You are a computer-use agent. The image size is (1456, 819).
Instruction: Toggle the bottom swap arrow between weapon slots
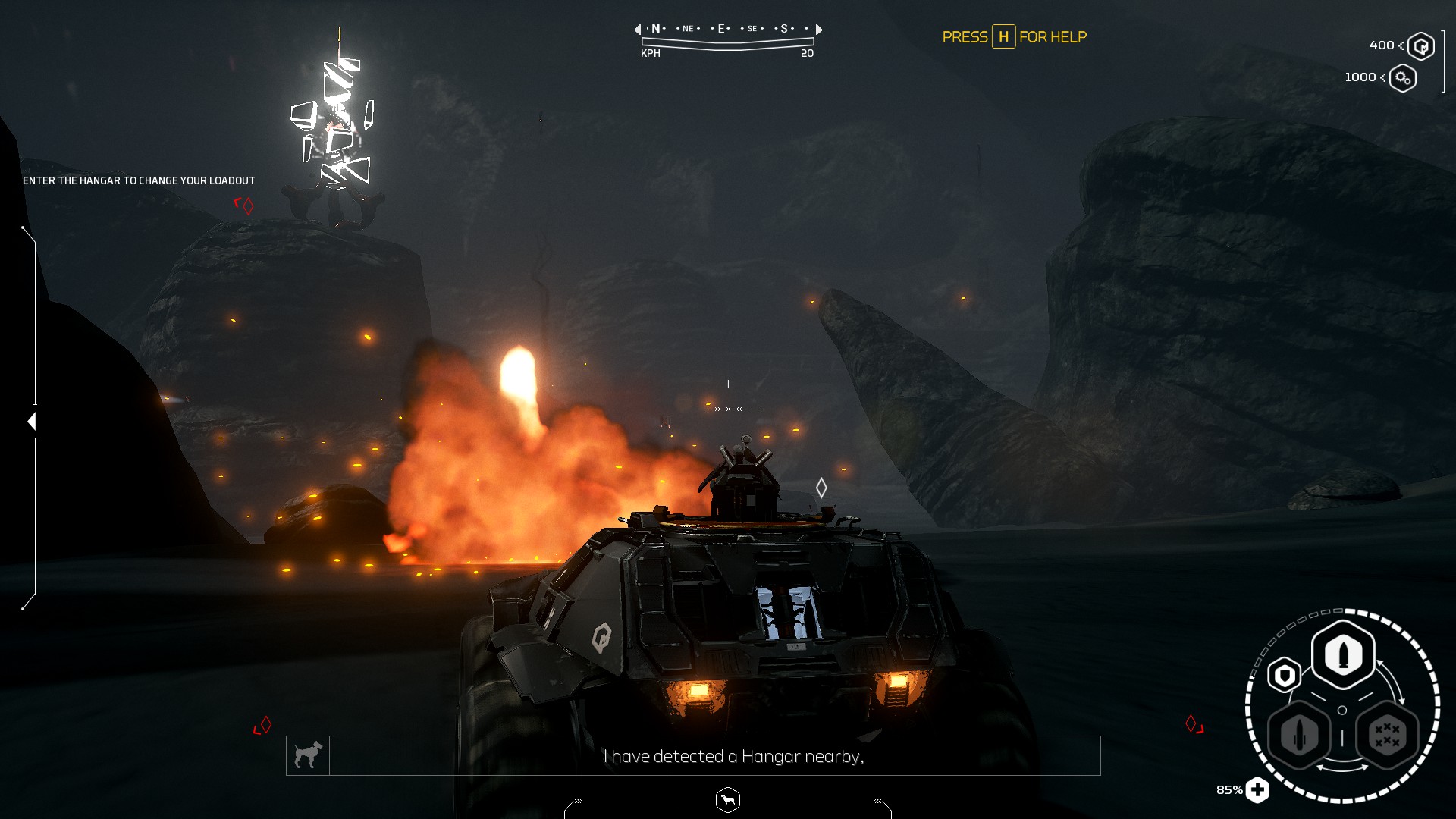click(1344, 767)
